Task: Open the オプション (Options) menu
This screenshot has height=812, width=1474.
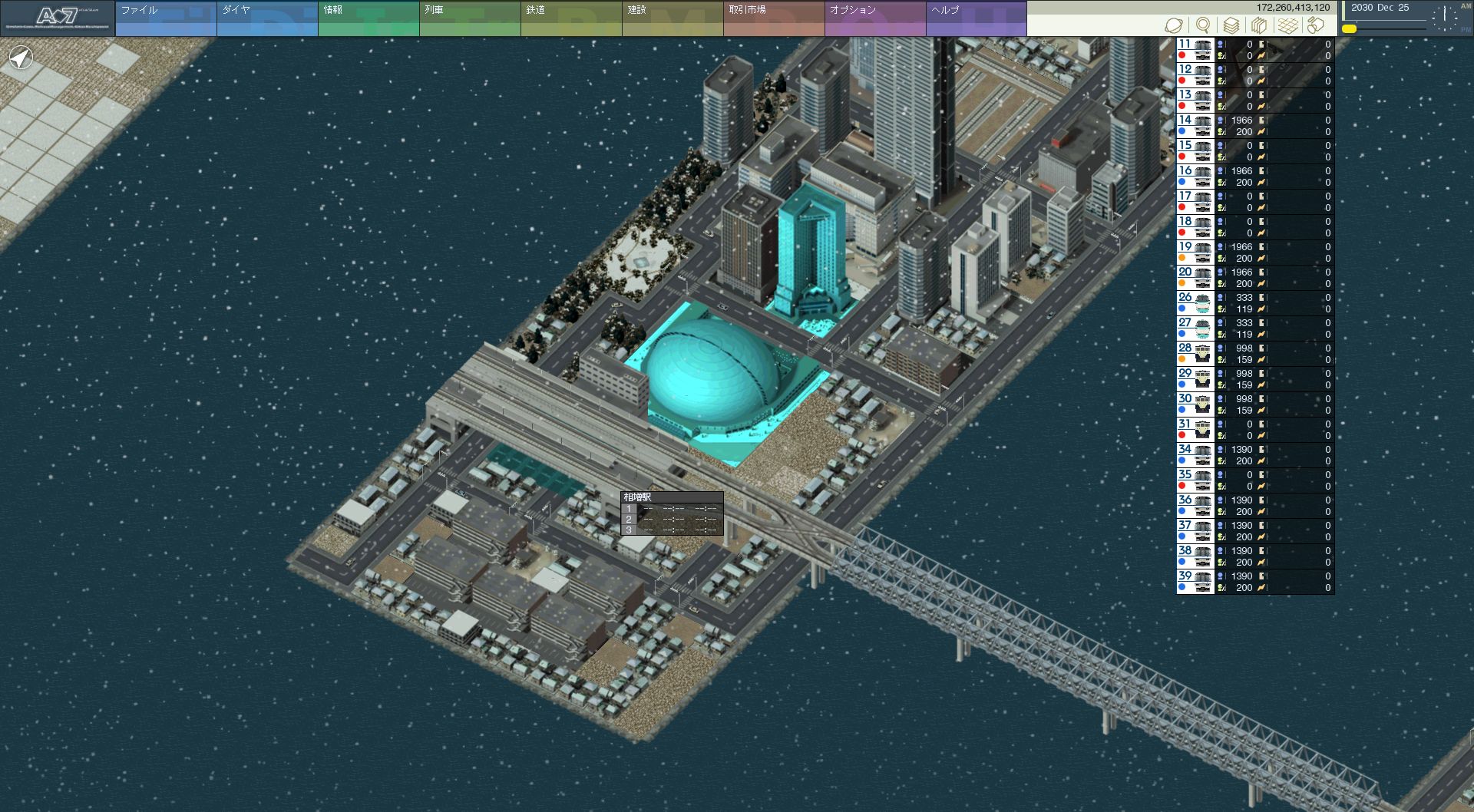Action: coord(874,18)
